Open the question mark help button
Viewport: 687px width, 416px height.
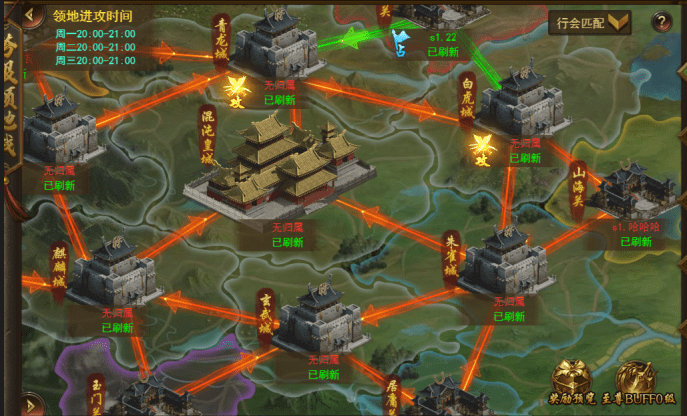coord(660,22)
